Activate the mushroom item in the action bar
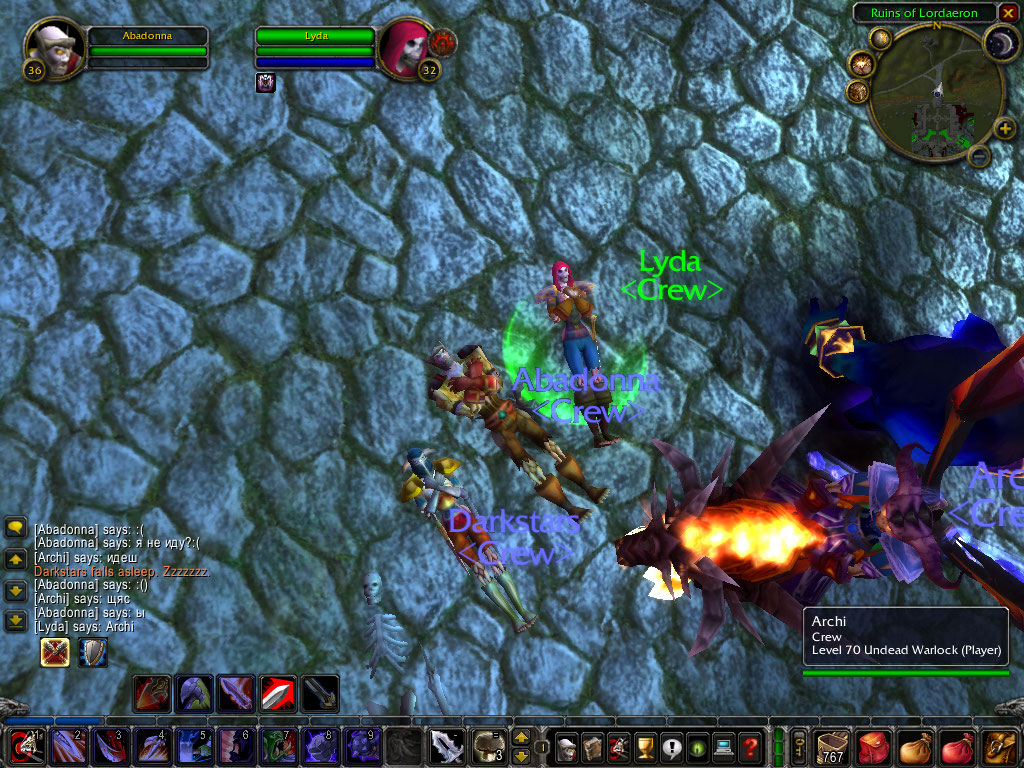1024x768 pixels. pyautogui.click(x=488, y=745)
